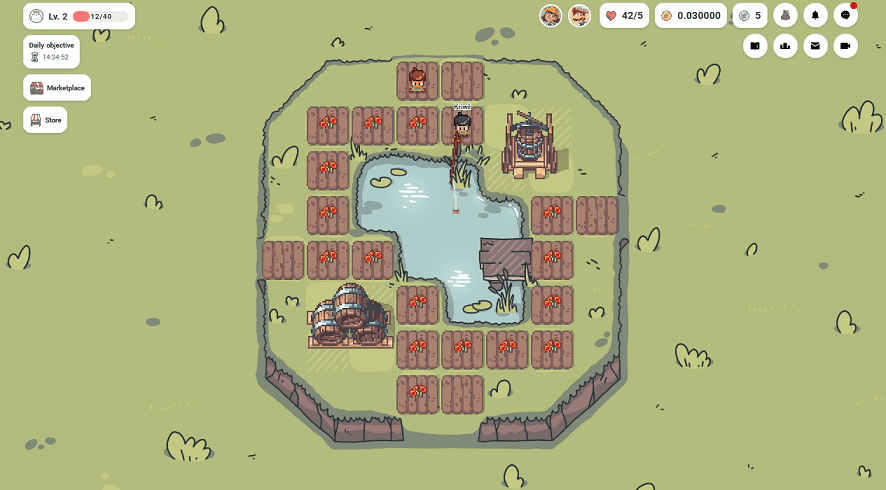
Task: Open the Marketplace
Action: point(57,88)
